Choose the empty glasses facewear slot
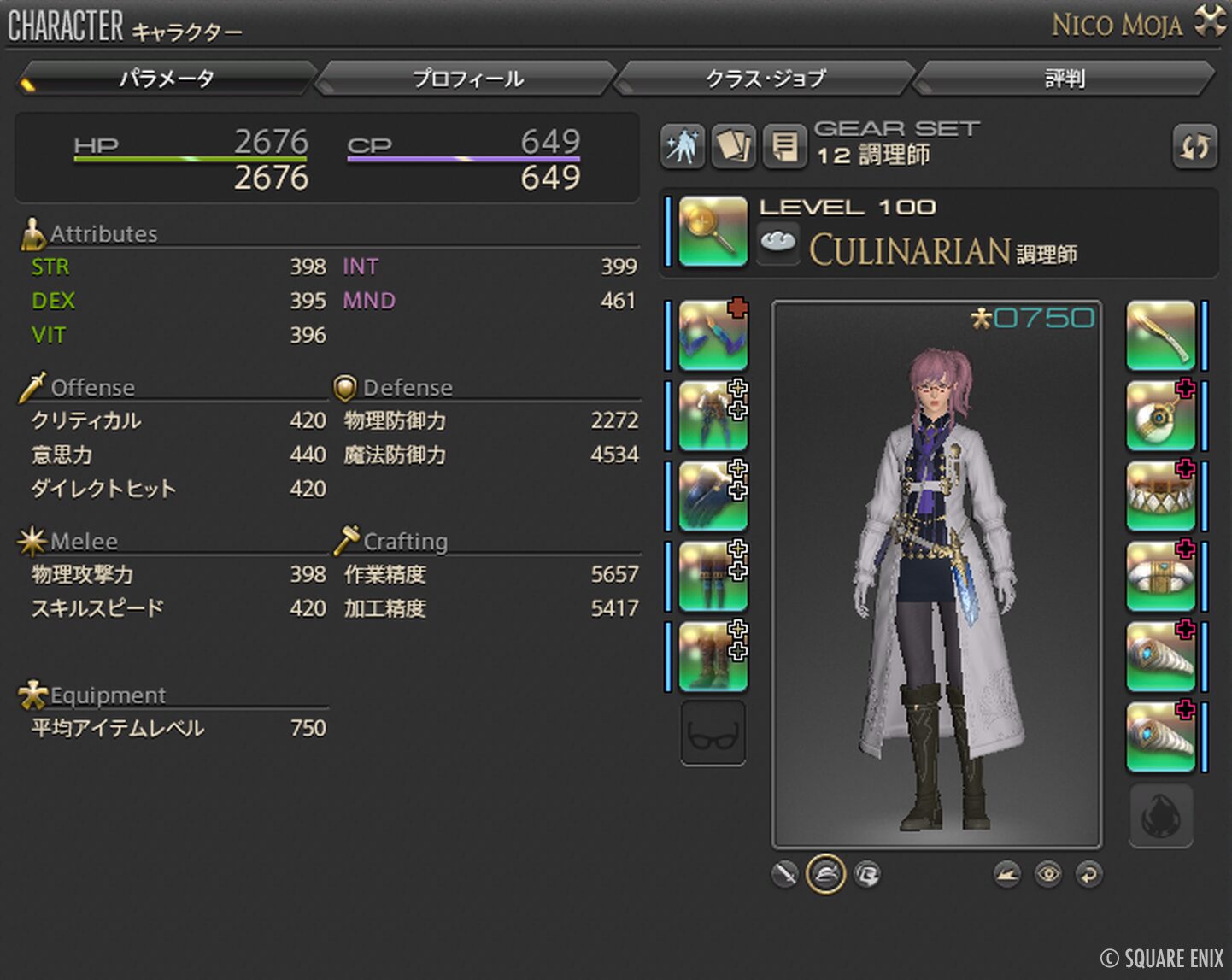1232x980 pixels. click(x=713, y=734)
